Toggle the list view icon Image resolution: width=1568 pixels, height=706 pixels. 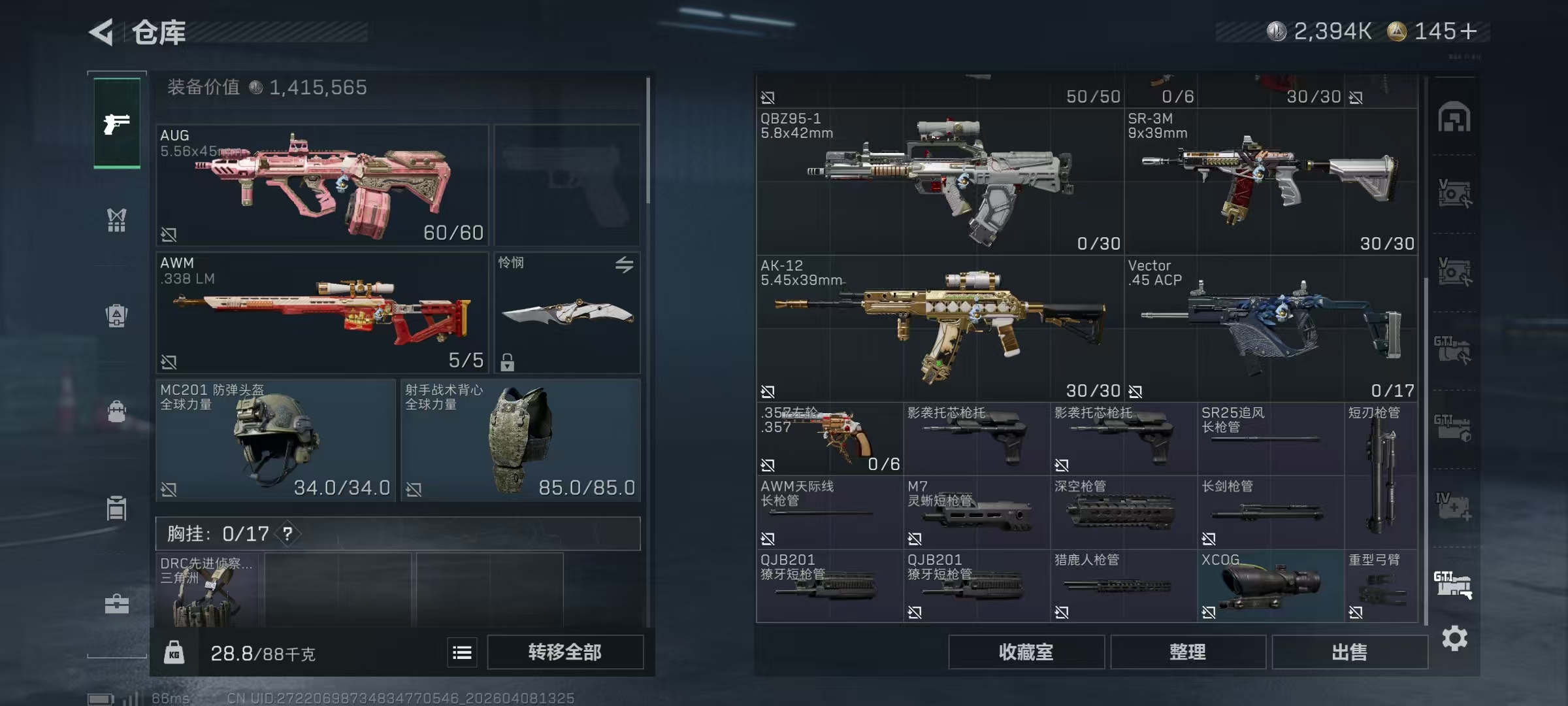click(462, 652)
